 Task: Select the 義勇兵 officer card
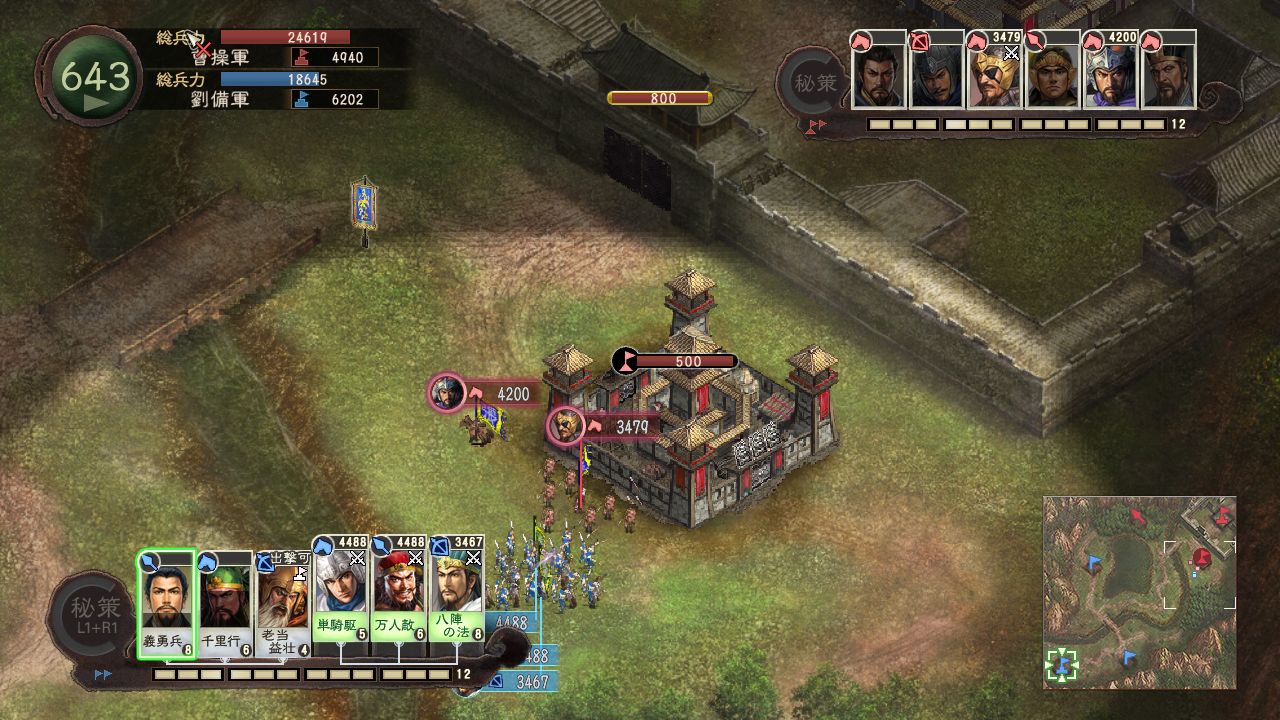point(166,605)
